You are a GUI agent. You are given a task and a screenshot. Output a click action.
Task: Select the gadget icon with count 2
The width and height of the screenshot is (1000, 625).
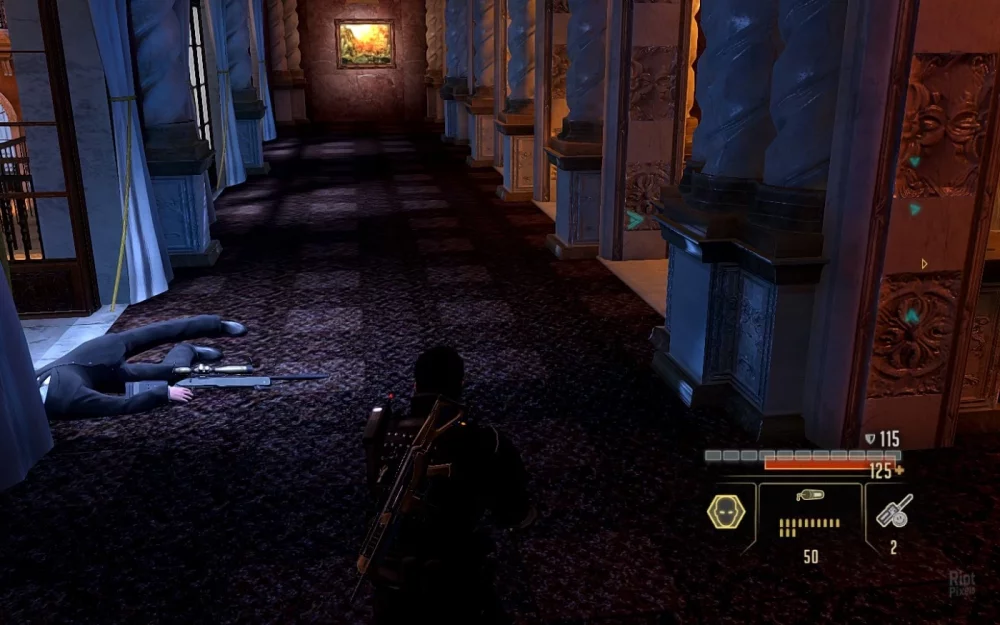892,511
